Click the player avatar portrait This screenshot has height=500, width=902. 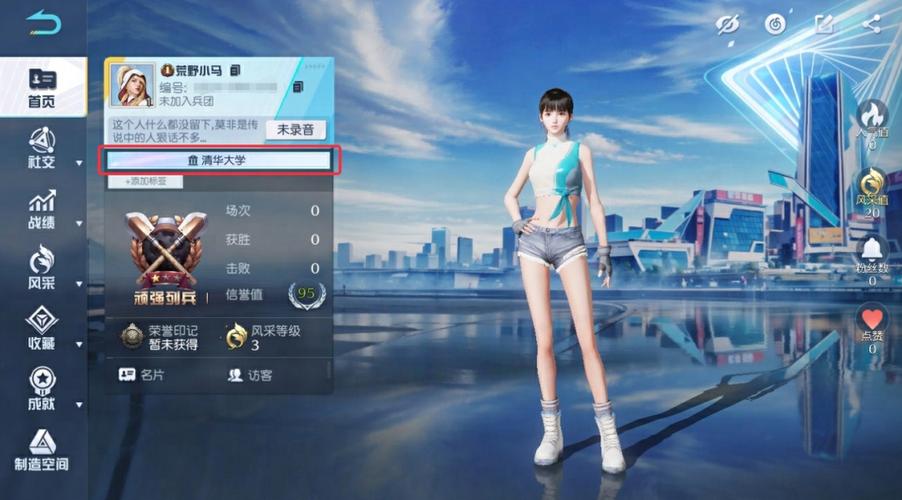point(131,85)
